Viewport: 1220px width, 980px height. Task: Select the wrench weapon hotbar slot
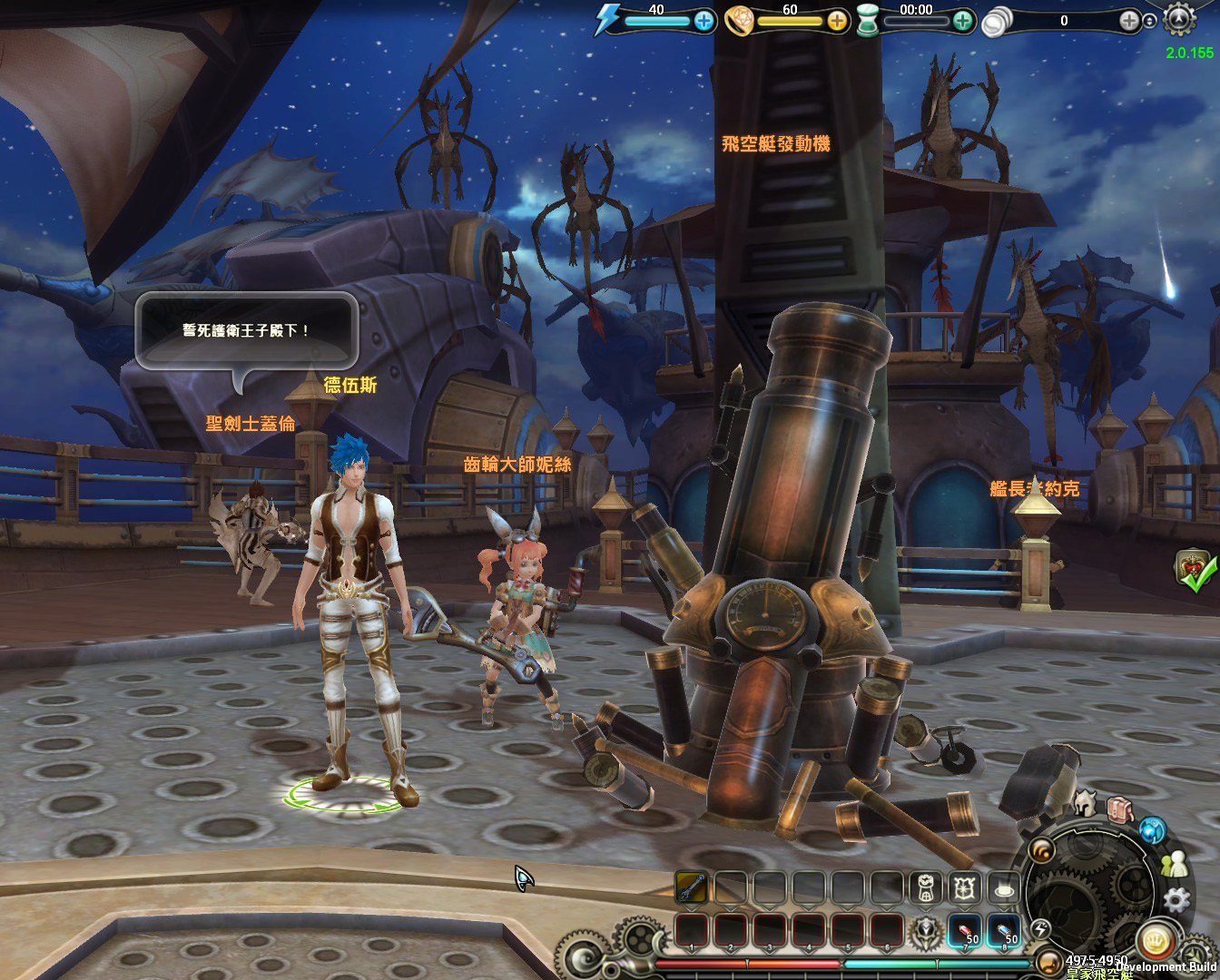pyautogui.click(x=692, y=887)
